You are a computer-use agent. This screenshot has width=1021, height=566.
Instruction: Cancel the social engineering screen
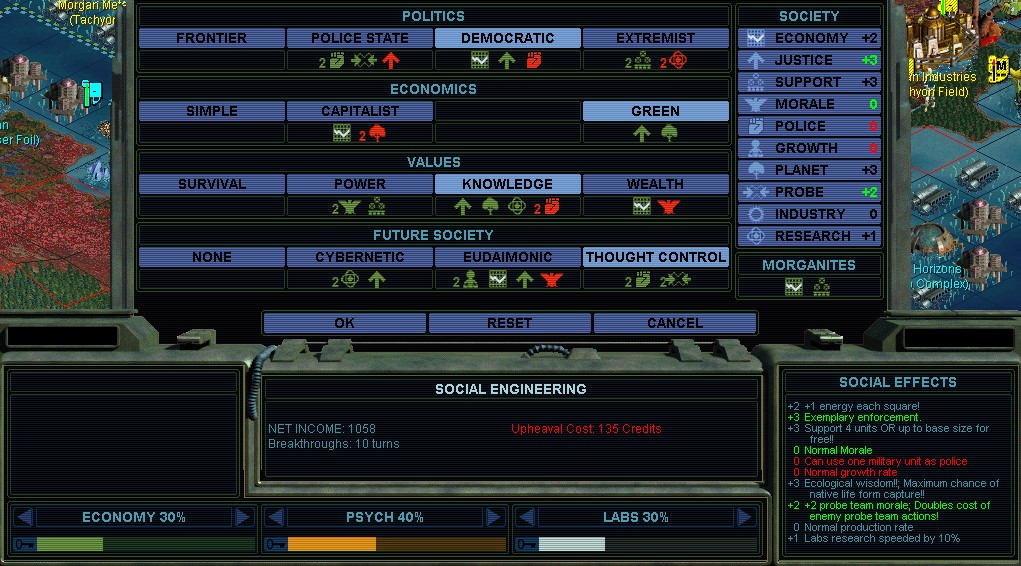(x=674, y=323)
